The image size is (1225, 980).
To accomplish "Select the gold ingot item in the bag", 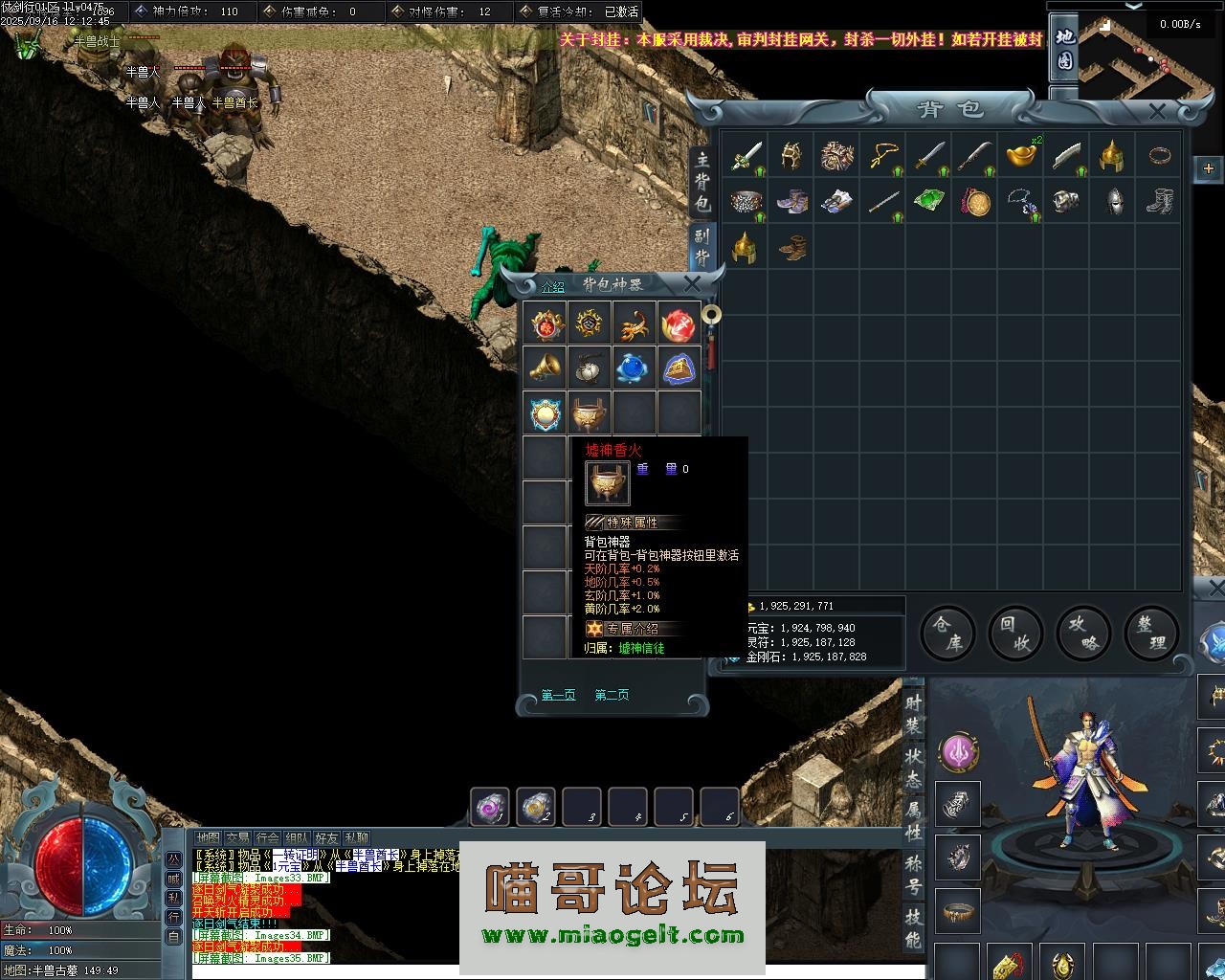I will pyautogui.click(x=1020, y=155).
